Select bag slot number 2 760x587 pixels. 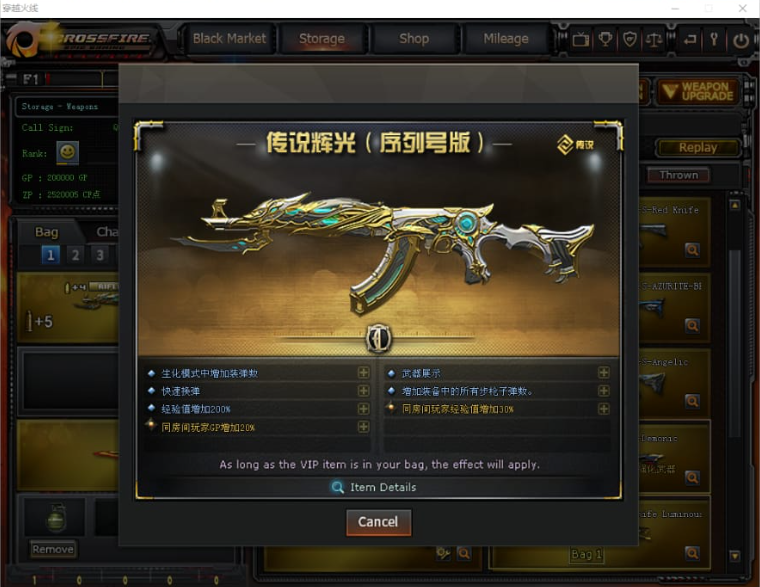[75, 255]
